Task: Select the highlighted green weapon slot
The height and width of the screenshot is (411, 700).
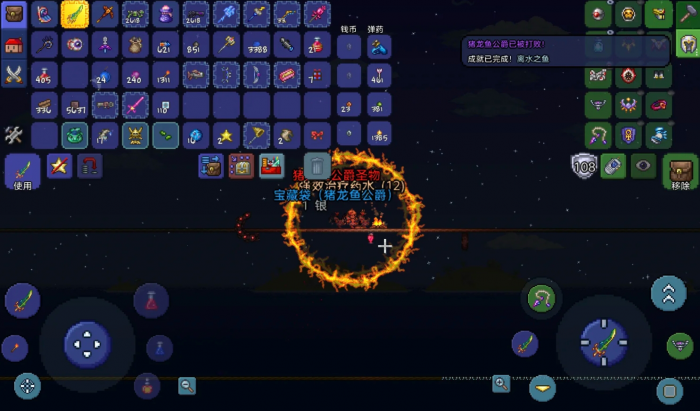Action: tap(75, 14)
